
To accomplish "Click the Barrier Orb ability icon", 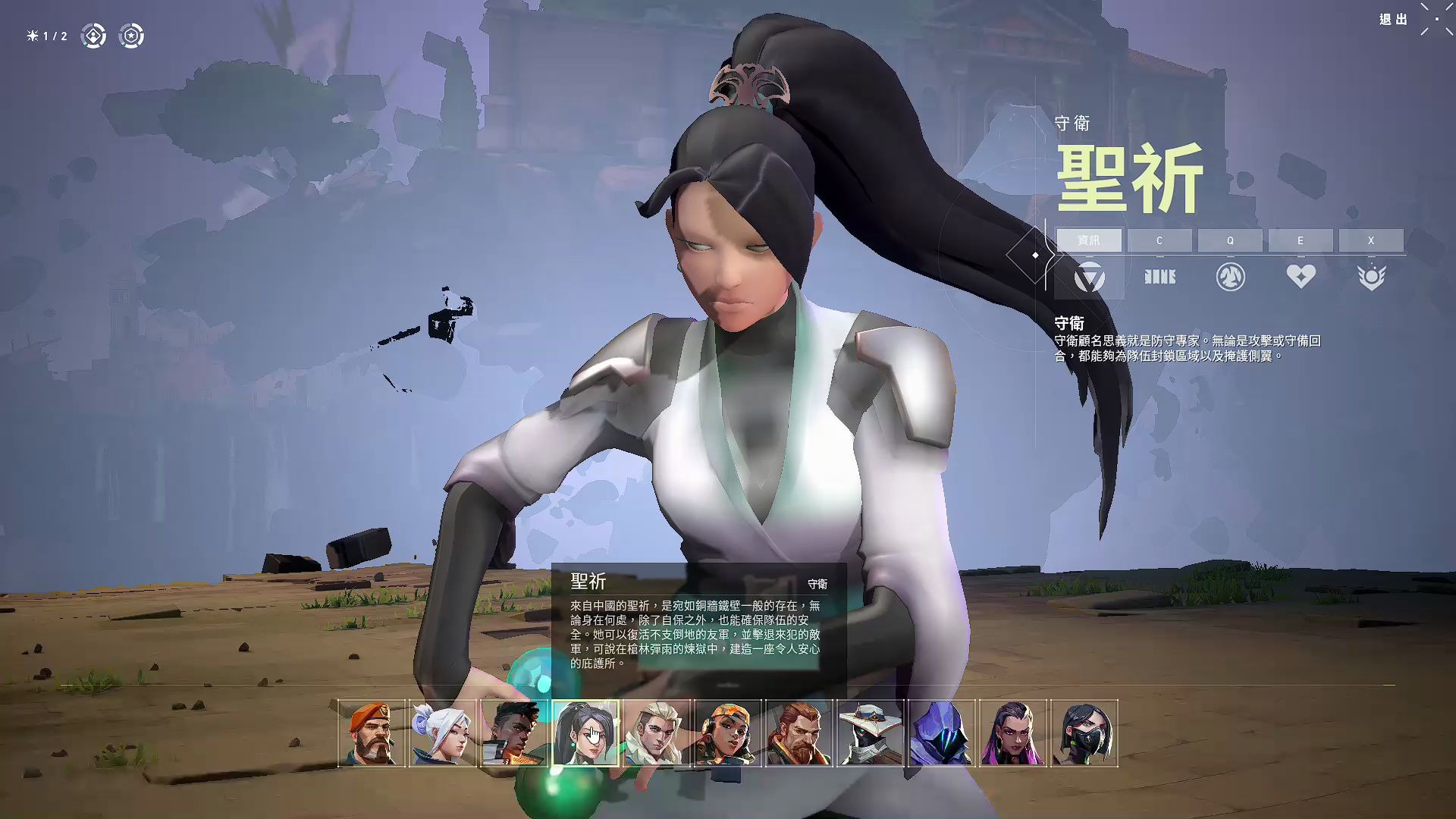I will (1159, 277).
